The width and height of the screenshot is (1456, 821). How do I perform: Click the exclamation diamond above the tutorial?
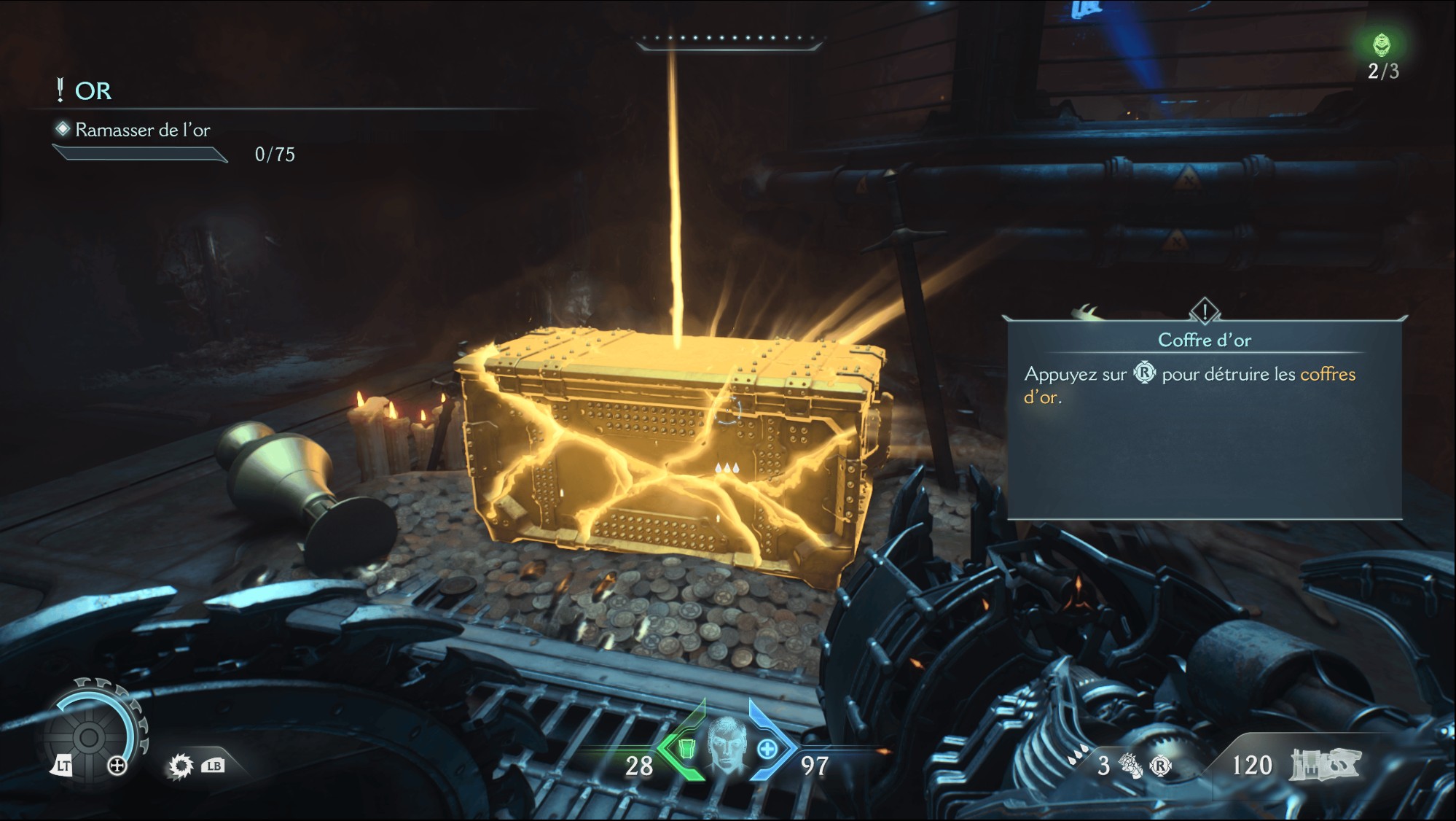1205,311
